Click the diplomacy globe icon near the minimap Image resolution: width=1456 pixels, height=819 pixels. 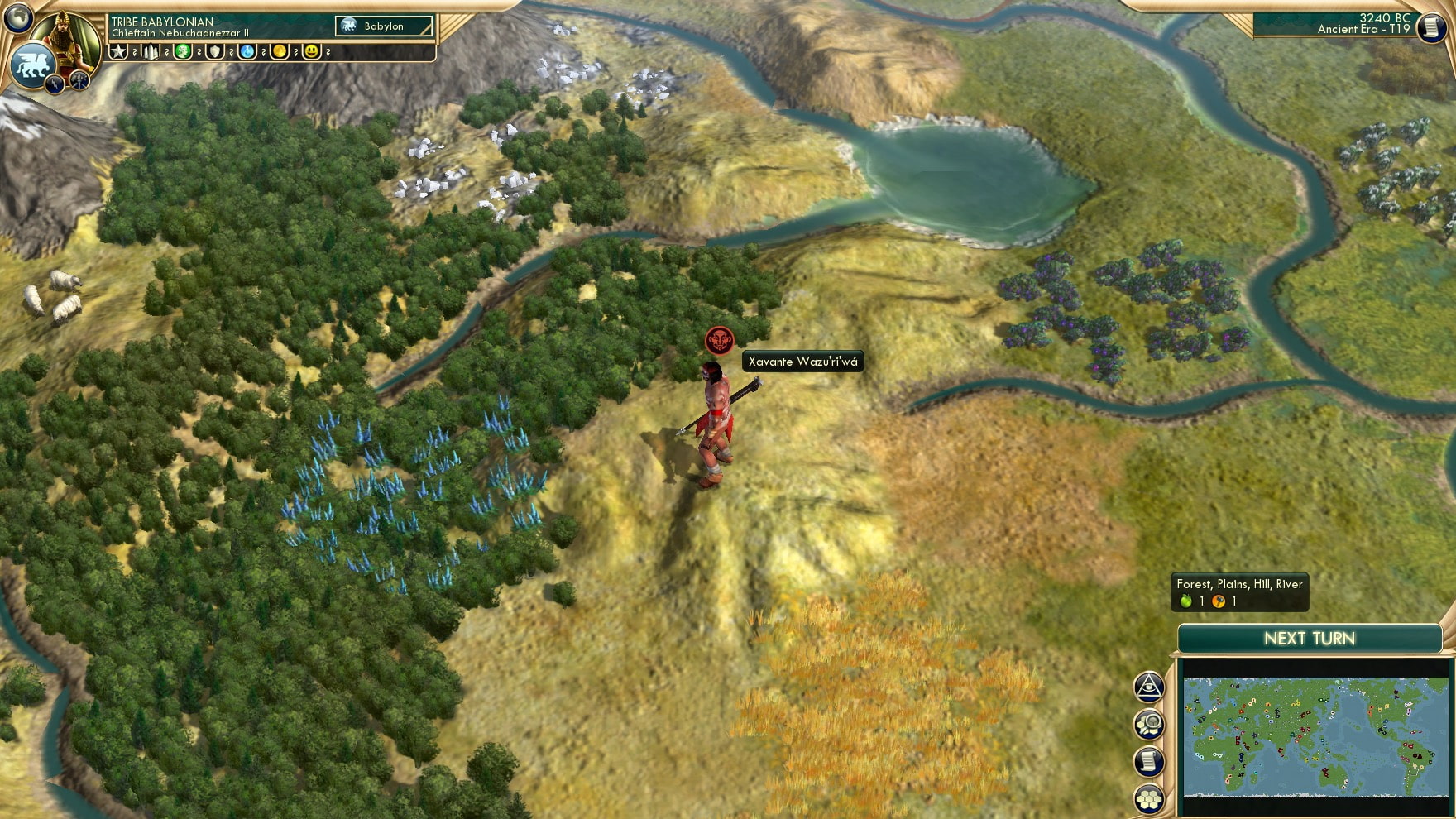click(x=1150, y=724)
